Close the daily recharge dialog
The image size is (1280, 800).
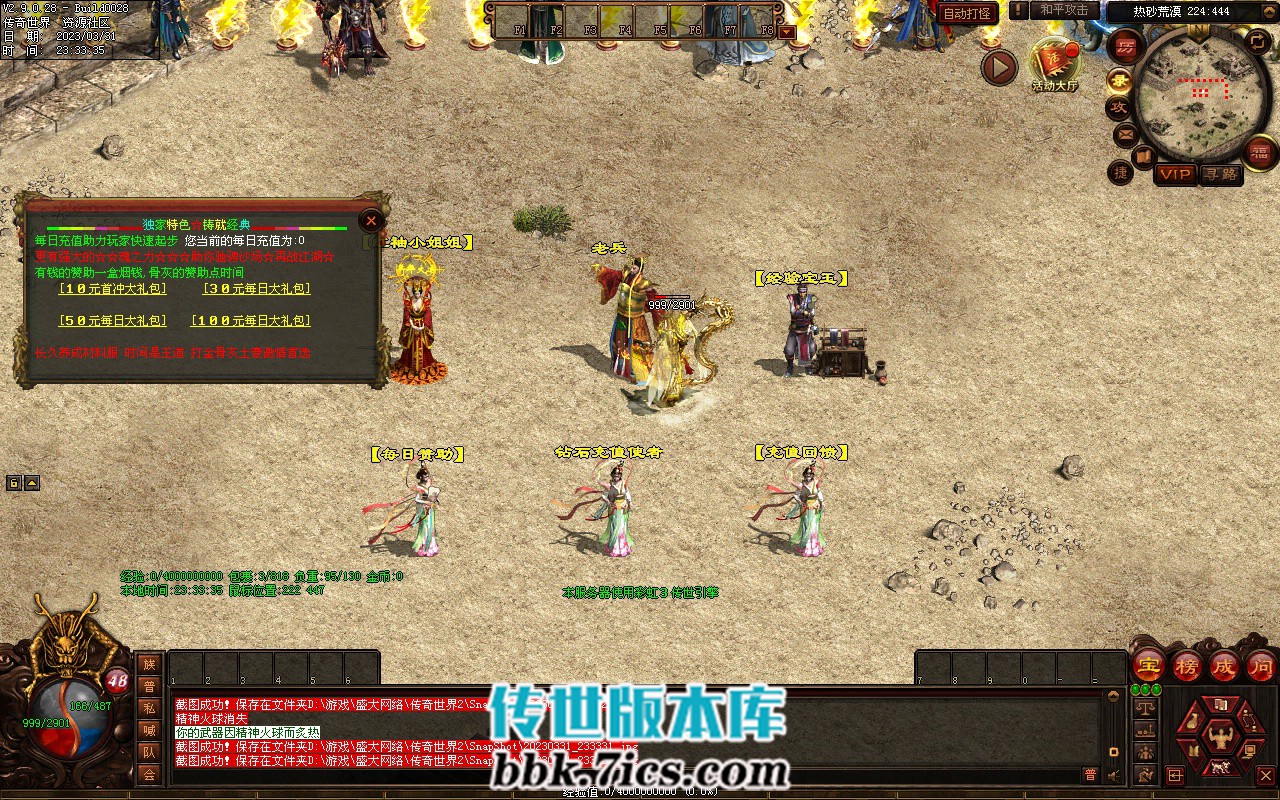click(x=371, y=220)
